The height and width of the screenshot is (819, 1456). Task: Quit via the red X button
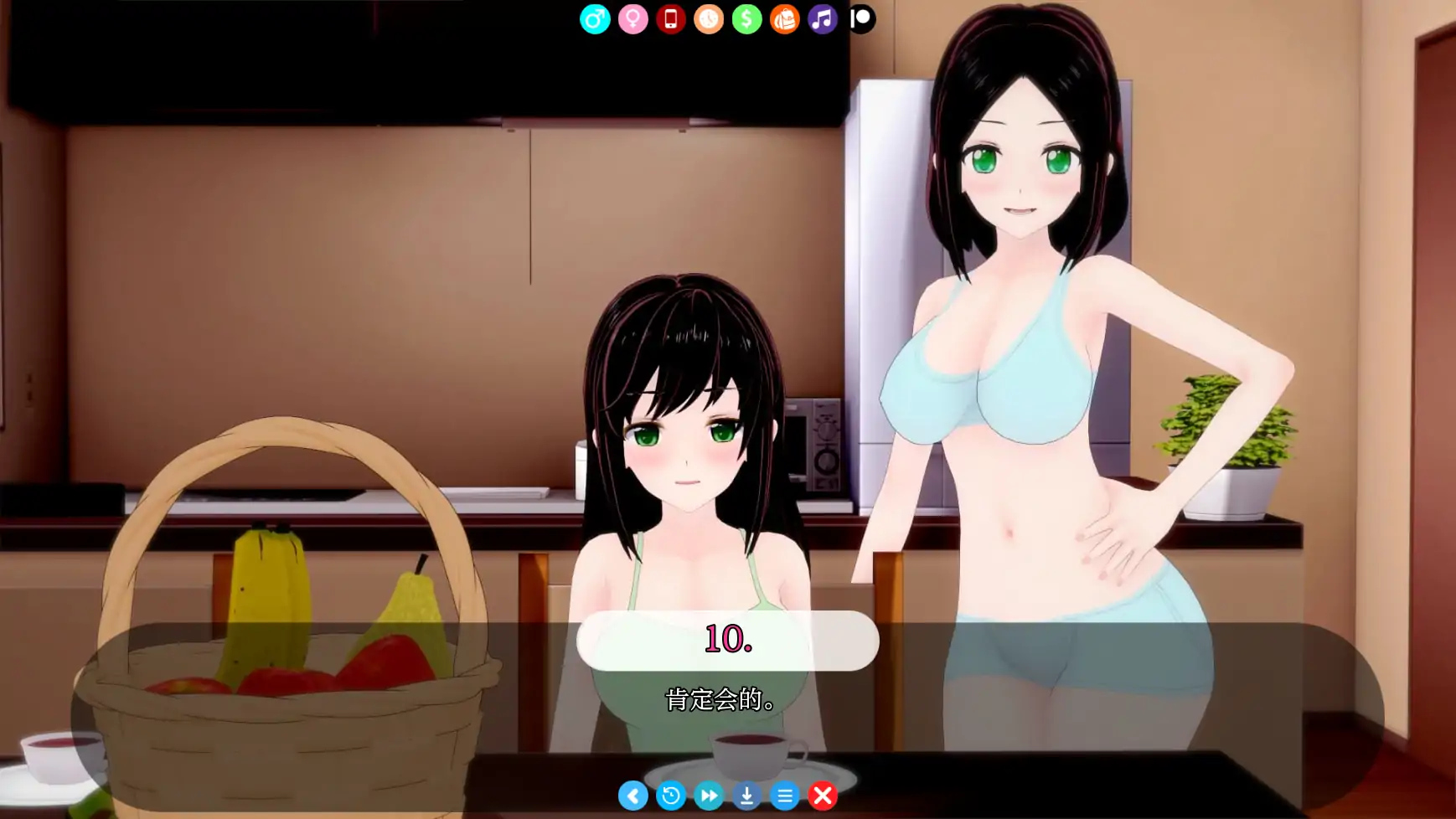pyautogui.click(x=823, y=796)
